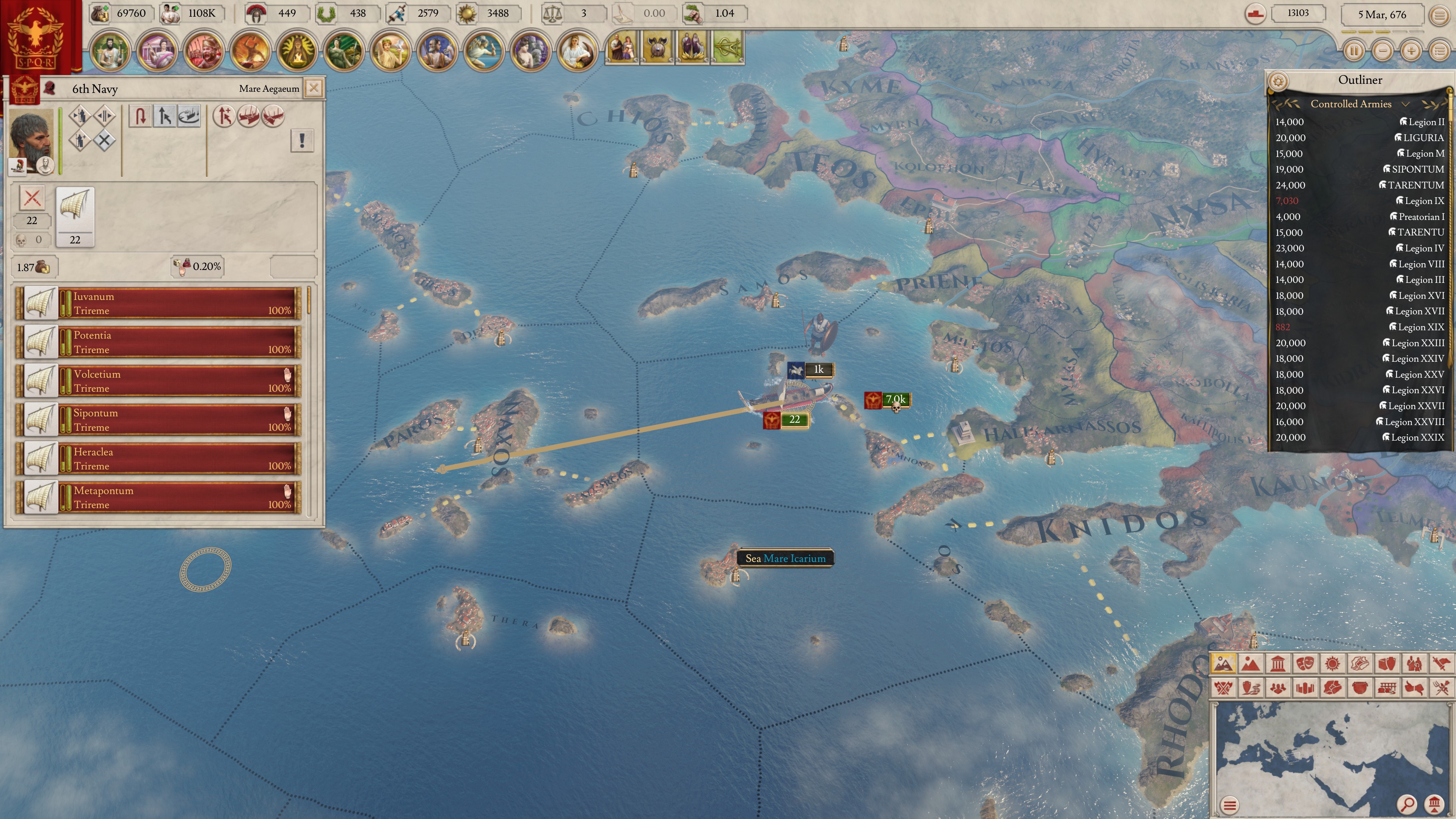
Task: Open the magnifying glass search near minimap
Action: 1407,803
